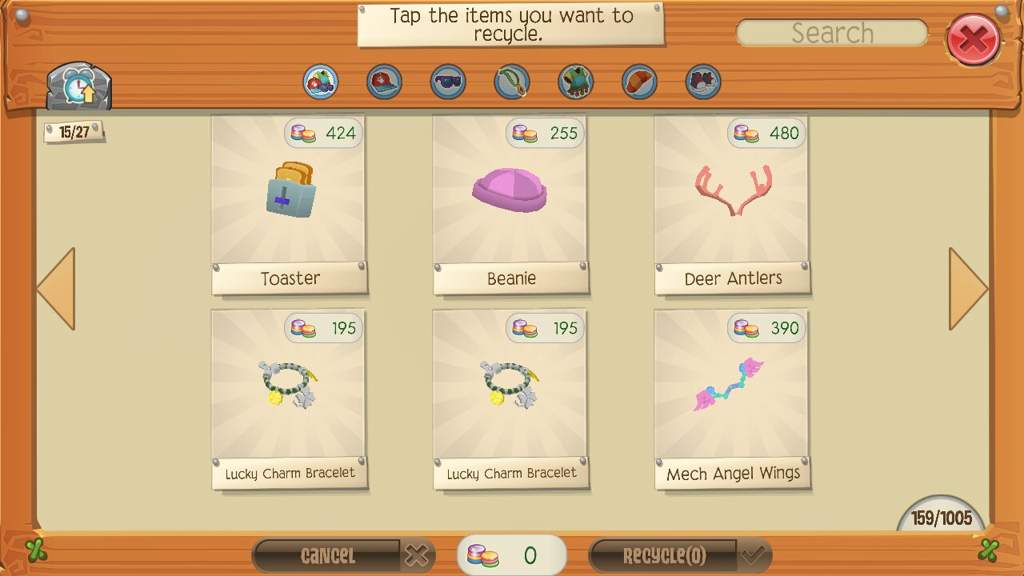The image size is (1024, 576).
Task: Close the recycle window with the red X
Action: (972, 40)
